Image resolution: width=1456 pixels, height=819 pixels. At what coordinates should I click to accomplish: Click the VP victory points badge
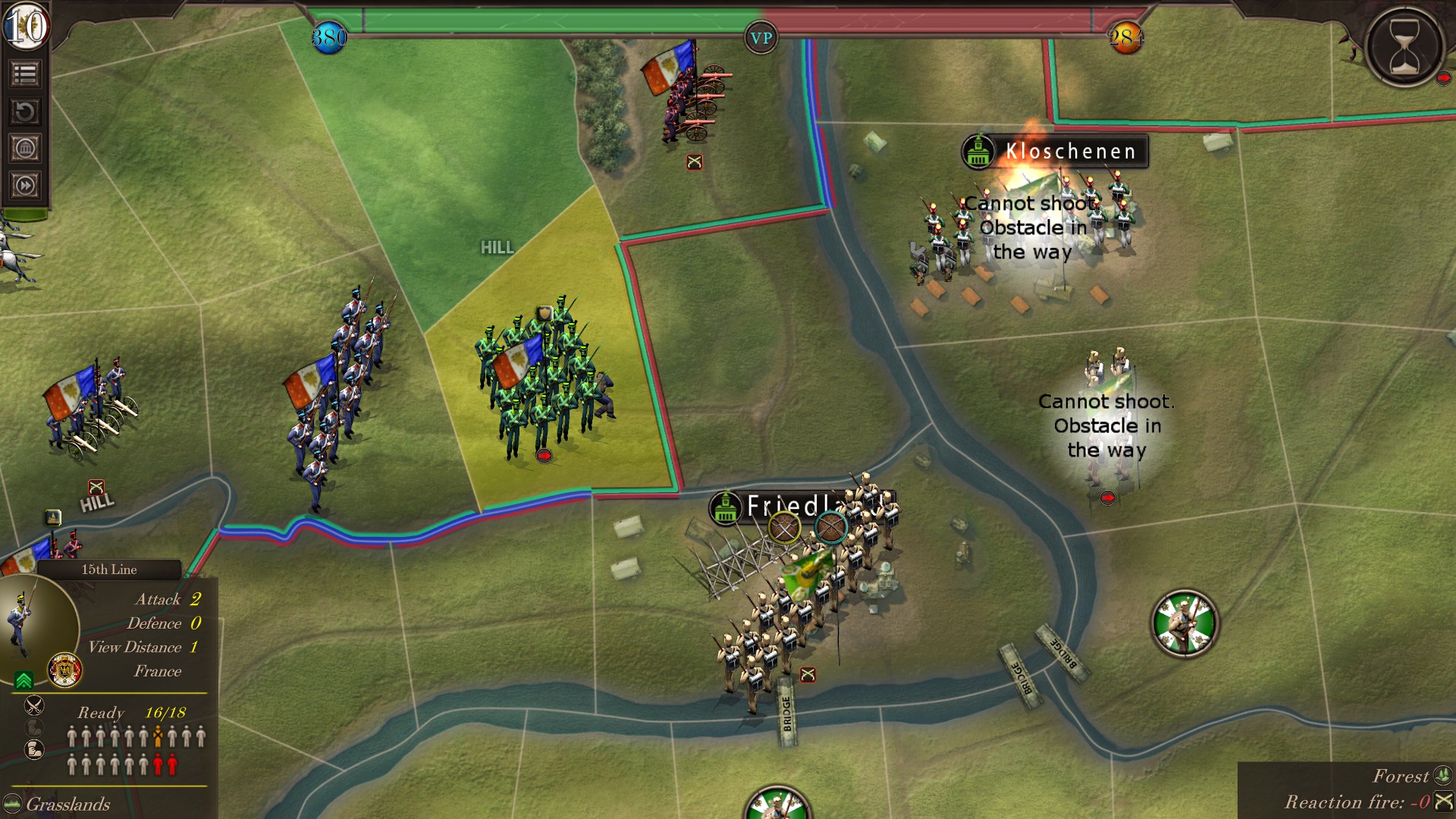pos(761,38)
